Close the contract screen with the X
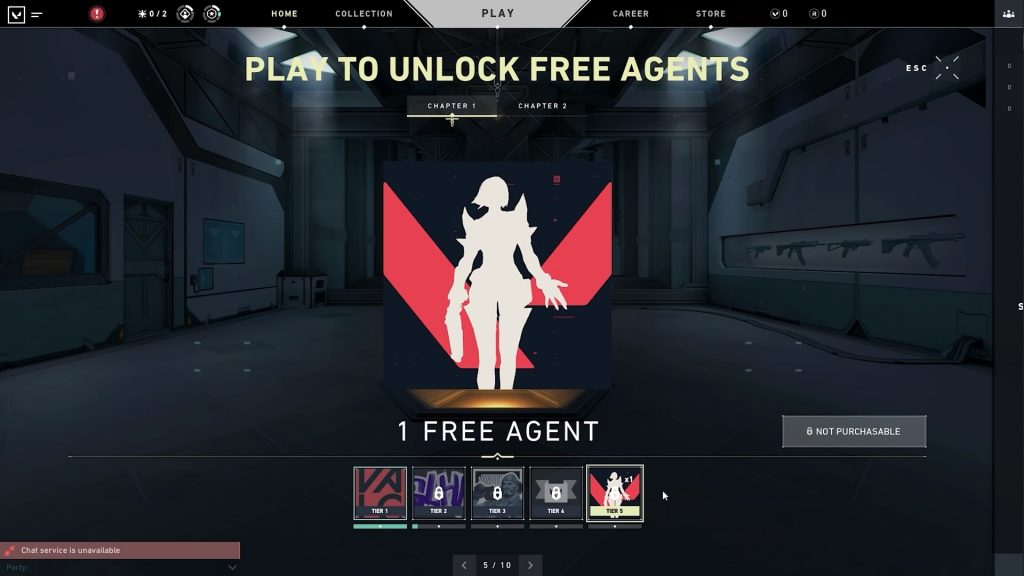 pyautogui.click(x=947, y=68)
